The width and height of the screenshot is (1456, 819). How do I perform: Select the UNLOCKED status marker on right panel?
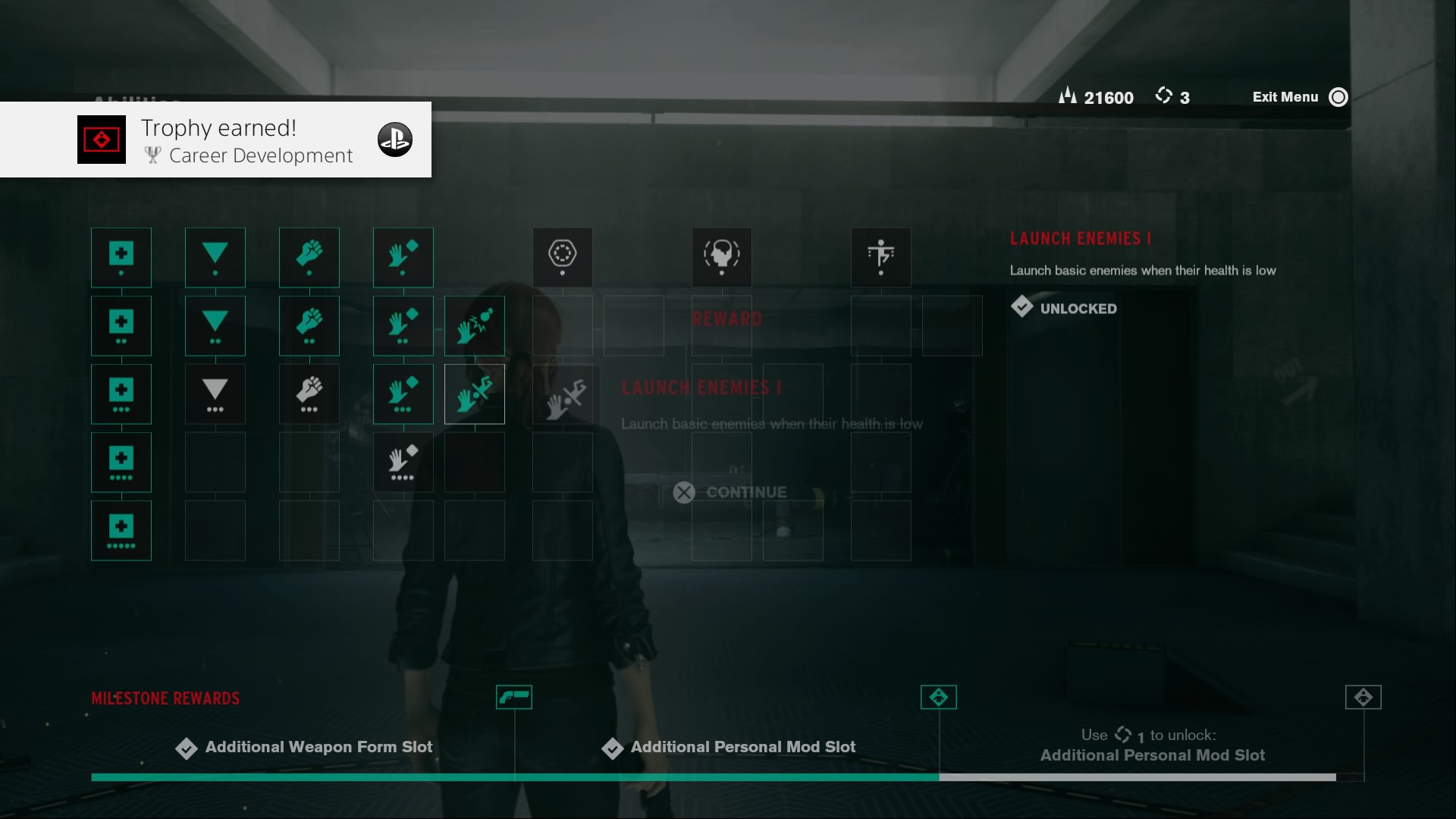[x=1064, y=308]
